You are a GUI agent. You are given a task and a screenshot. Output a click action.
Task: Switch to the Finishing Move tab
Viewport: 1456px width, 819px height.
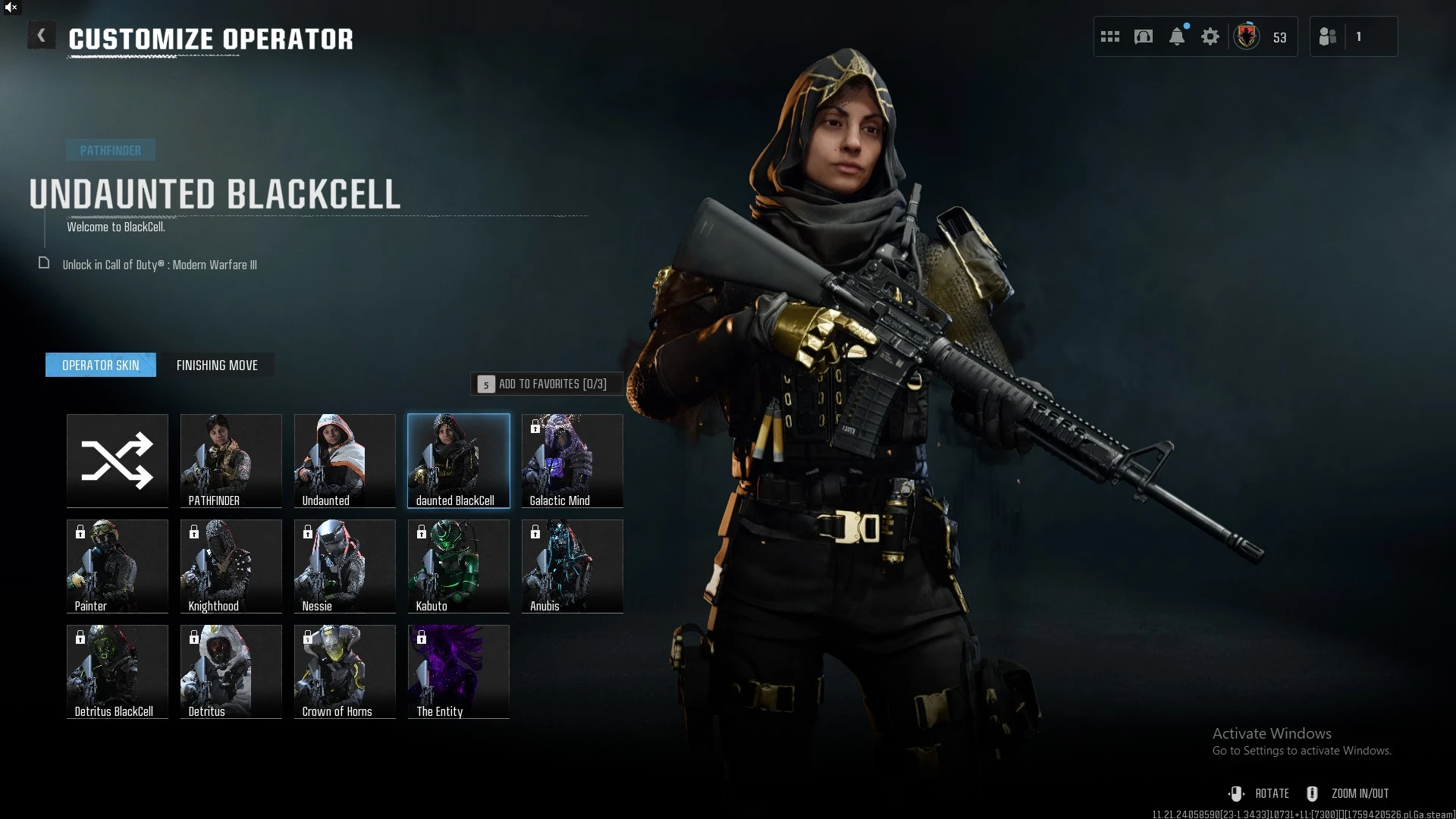click(x=217, y=366)
